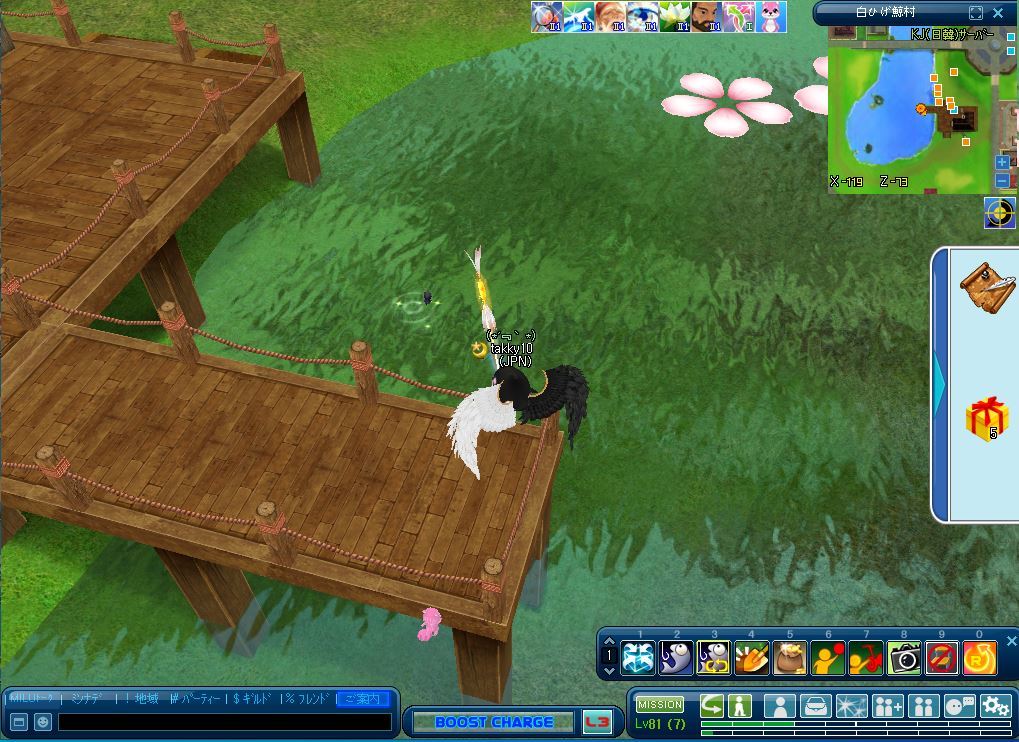Use the gold coin bag item
1019x742 pixels.
(790, 657)
